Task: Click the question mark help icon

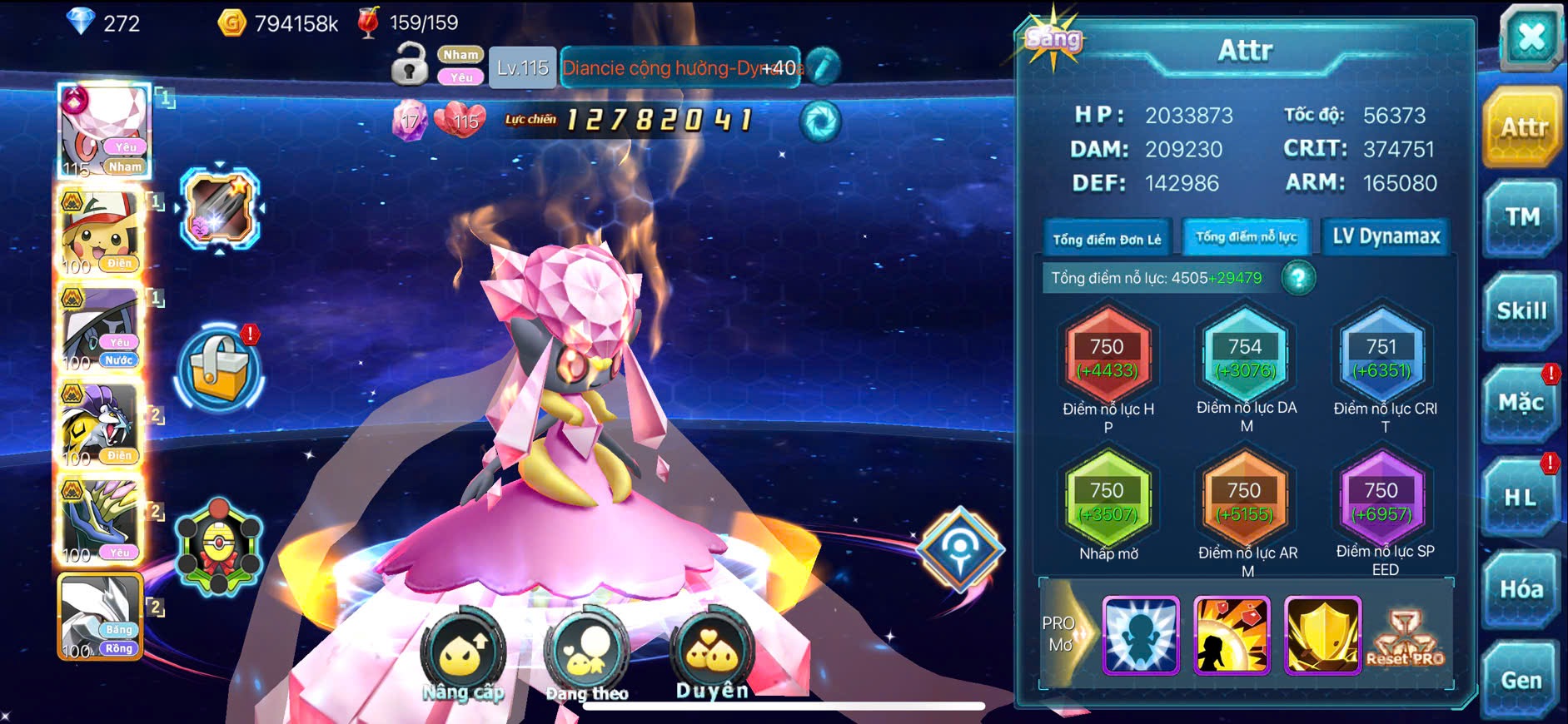Action: click(x=1298, y=278)
